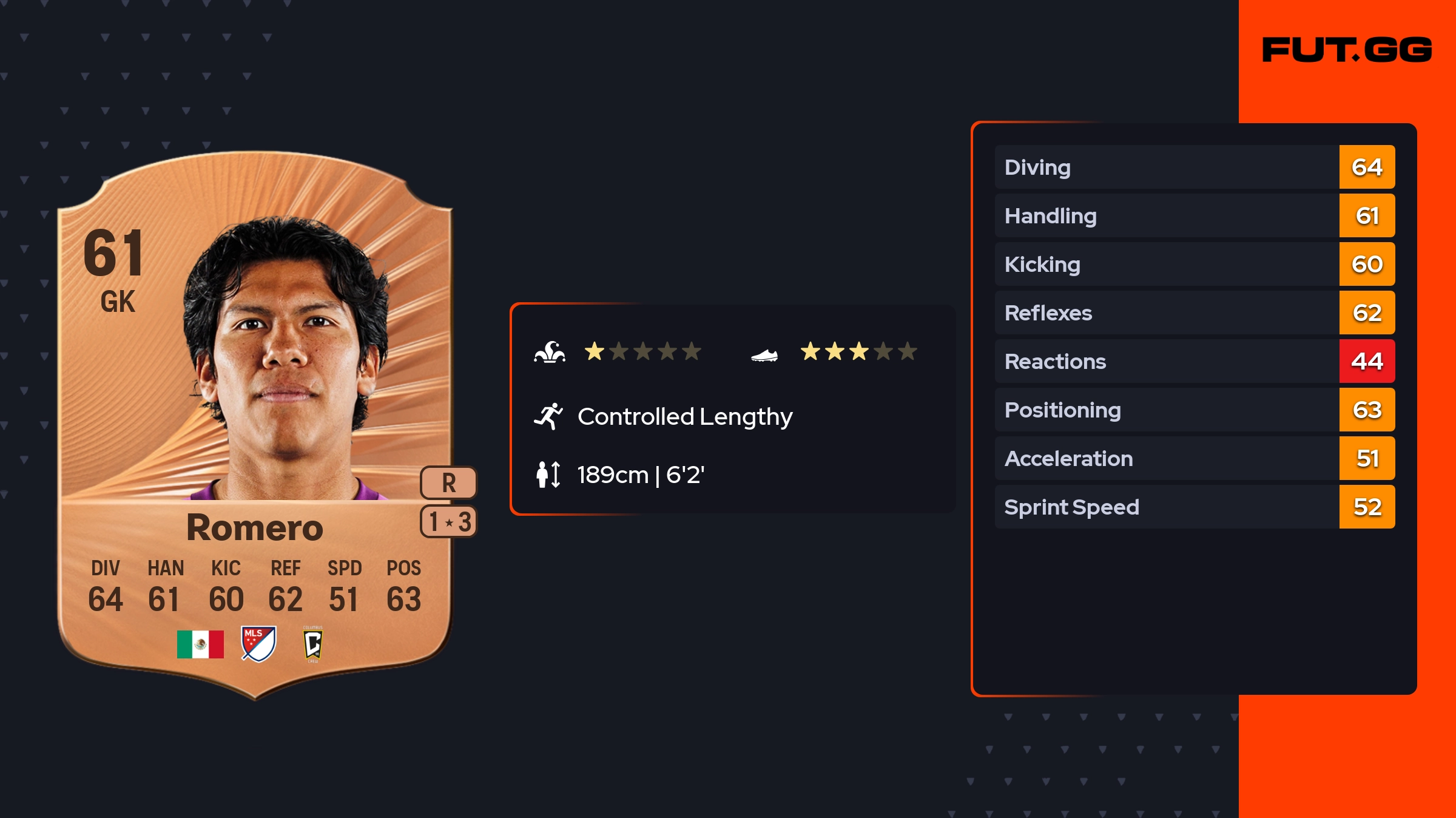Viewport: 1456px width, 818px height.
Task: Pick the Reactions stat row
Action: pyautogui.click(x=1194, y=362)
